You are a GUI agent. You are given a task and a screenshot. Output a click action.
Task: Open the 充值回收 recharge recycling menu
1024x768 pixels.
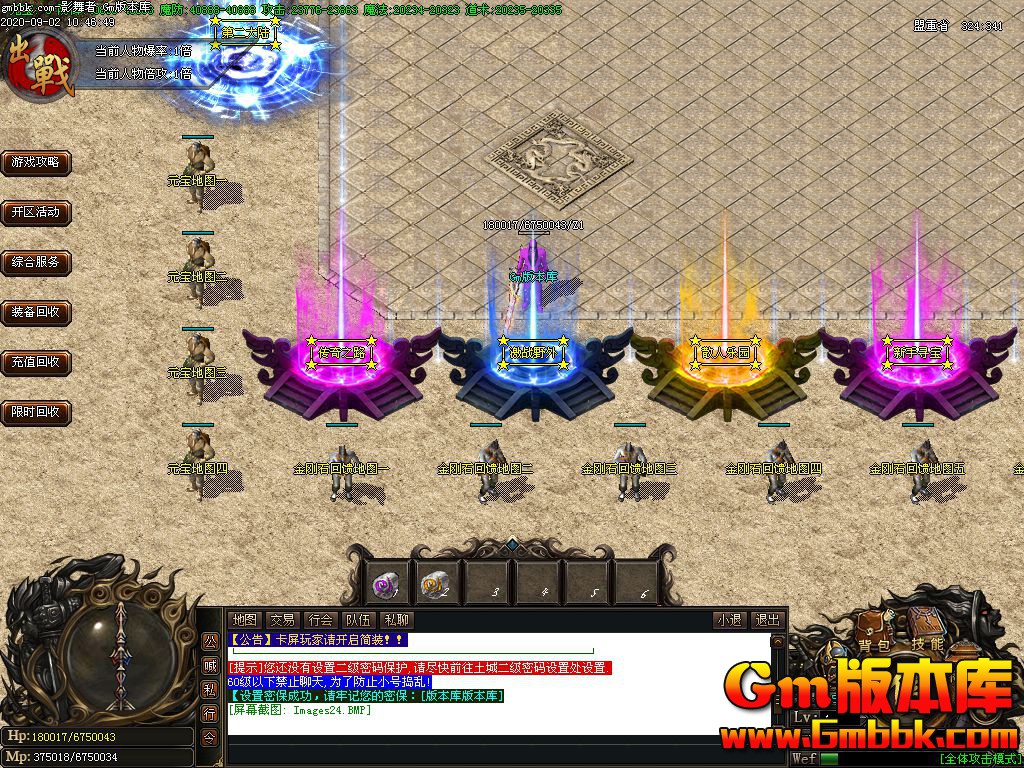pos(36,362)
